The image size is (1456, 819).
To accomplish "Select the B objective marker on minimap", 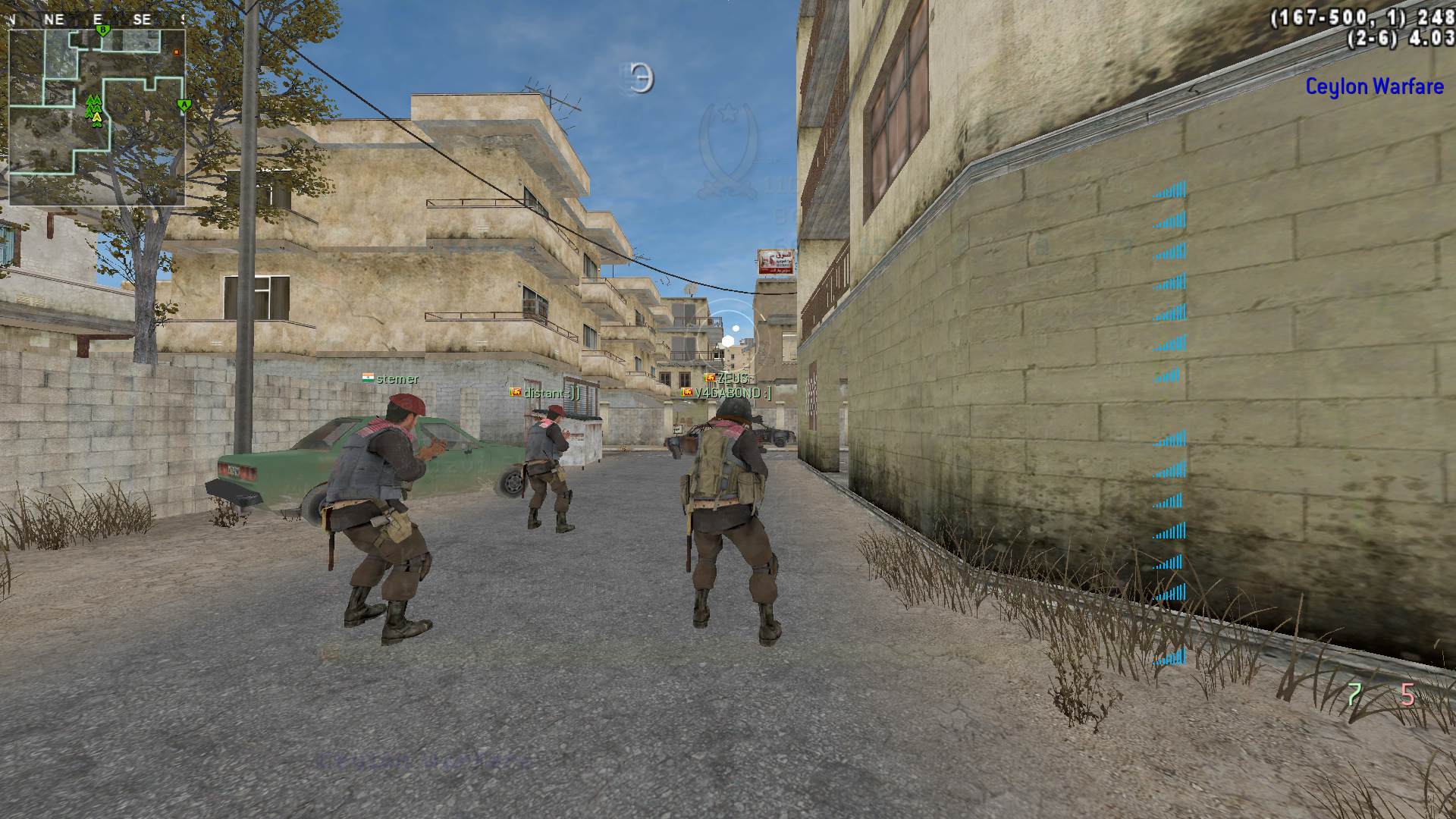I will tap(103, 30).
